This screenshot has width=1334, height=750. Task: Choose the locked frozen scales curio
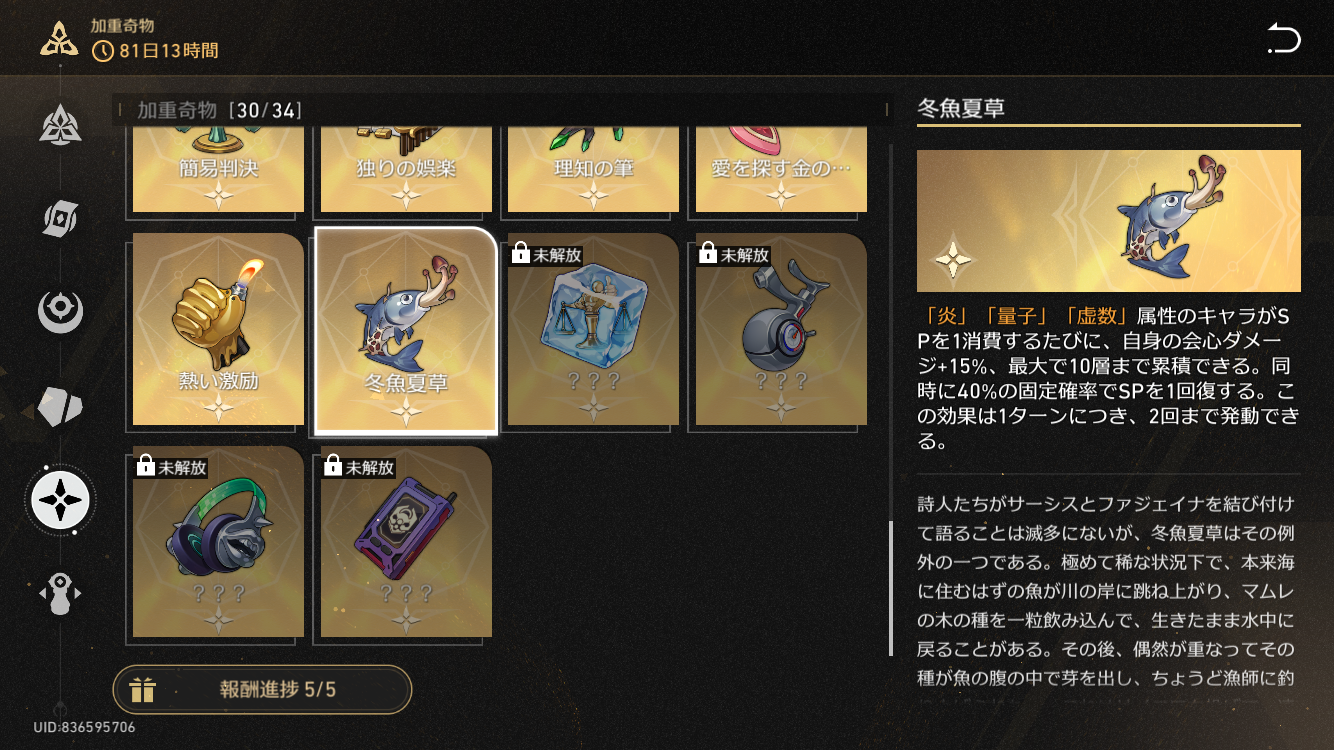[x=593, y=329]
